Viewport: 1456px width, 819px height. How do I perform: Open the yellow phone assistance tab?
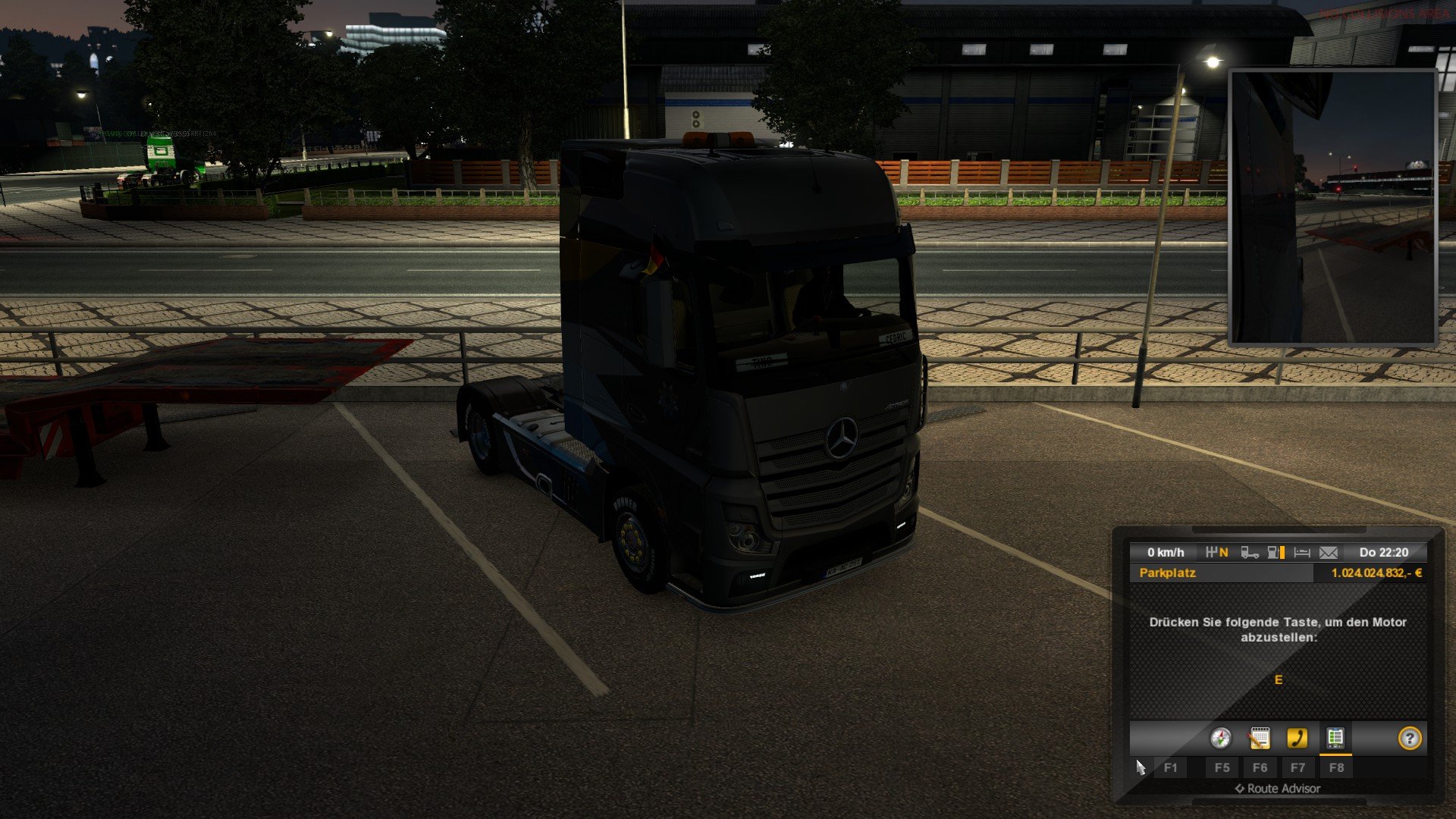(x=1298, y=738)
